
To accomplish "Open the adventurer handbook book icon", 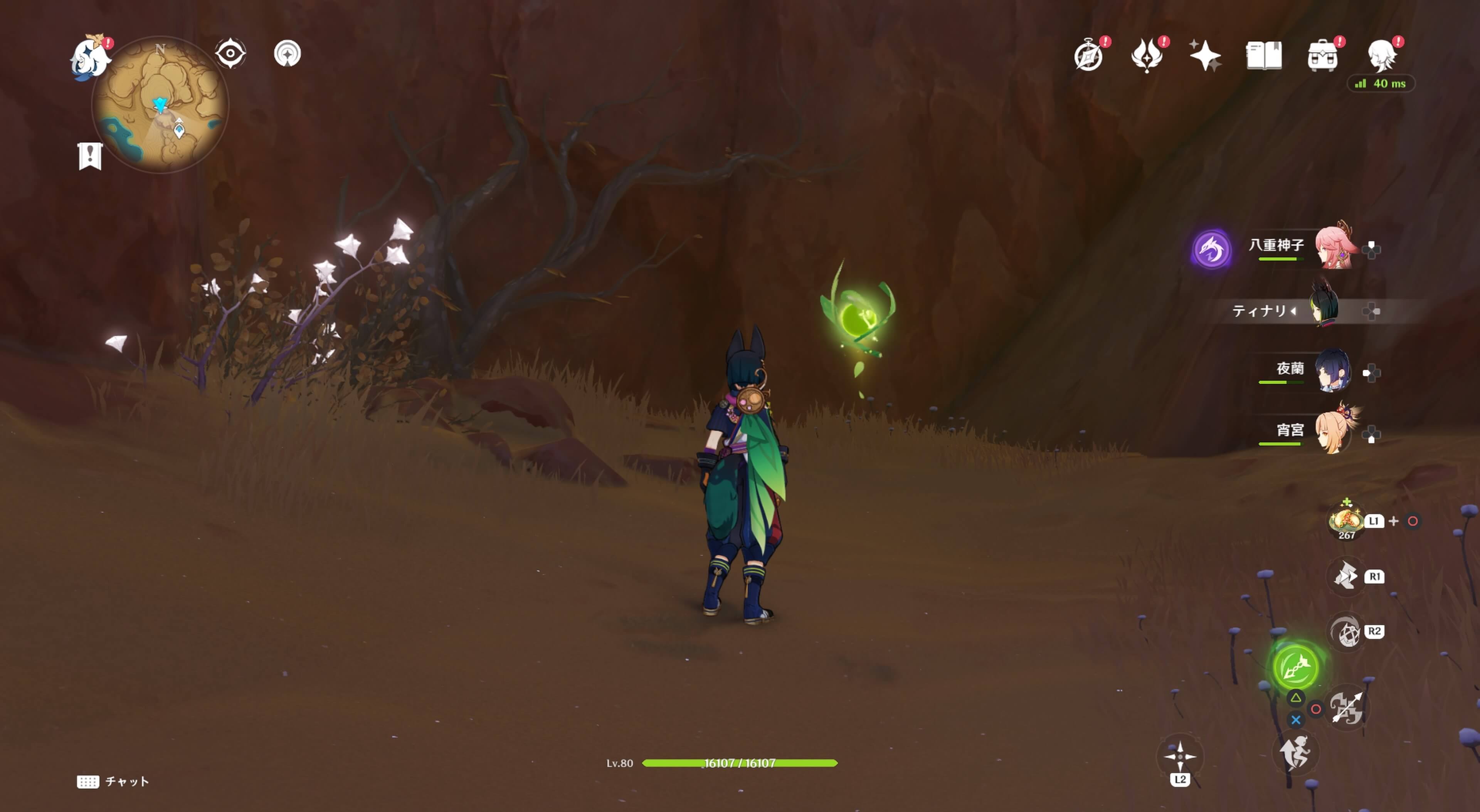I will (x=1263, y=56).
